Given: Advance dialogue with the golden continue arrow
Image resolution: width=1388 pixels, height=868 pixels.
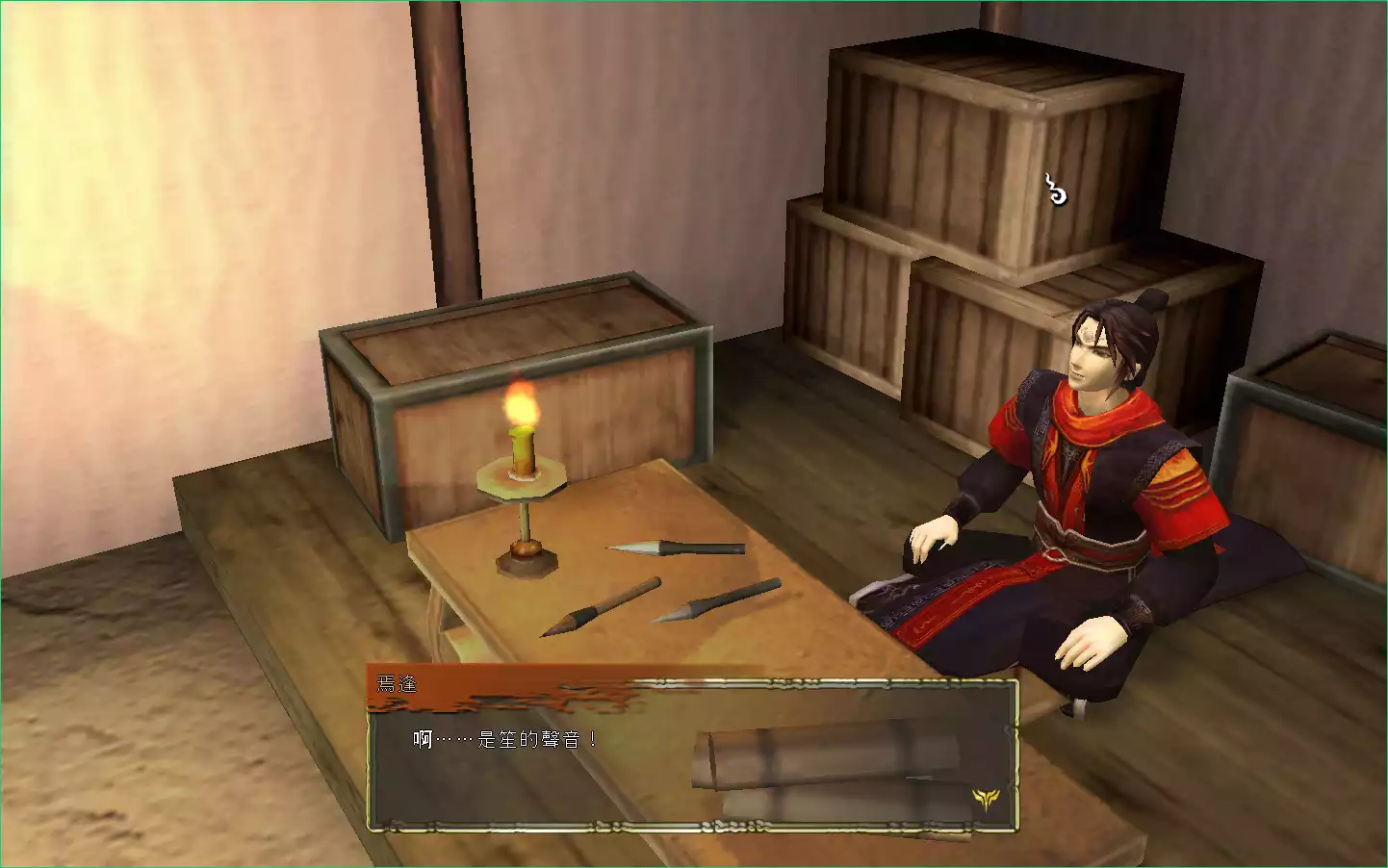Looking at the screenshot, I should point(985,798).
